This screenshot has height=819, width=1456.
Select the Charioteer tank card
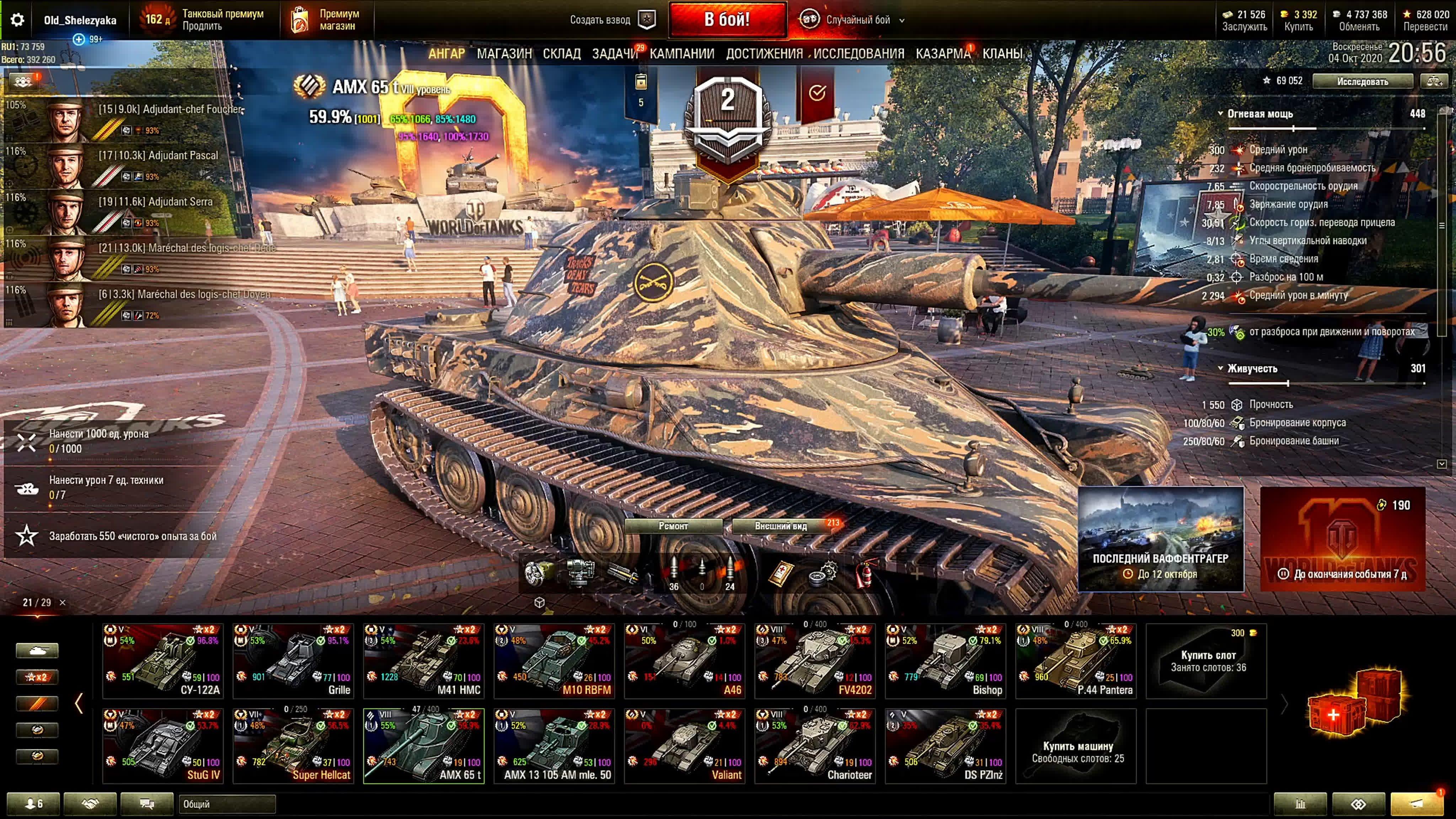(815, 746)
